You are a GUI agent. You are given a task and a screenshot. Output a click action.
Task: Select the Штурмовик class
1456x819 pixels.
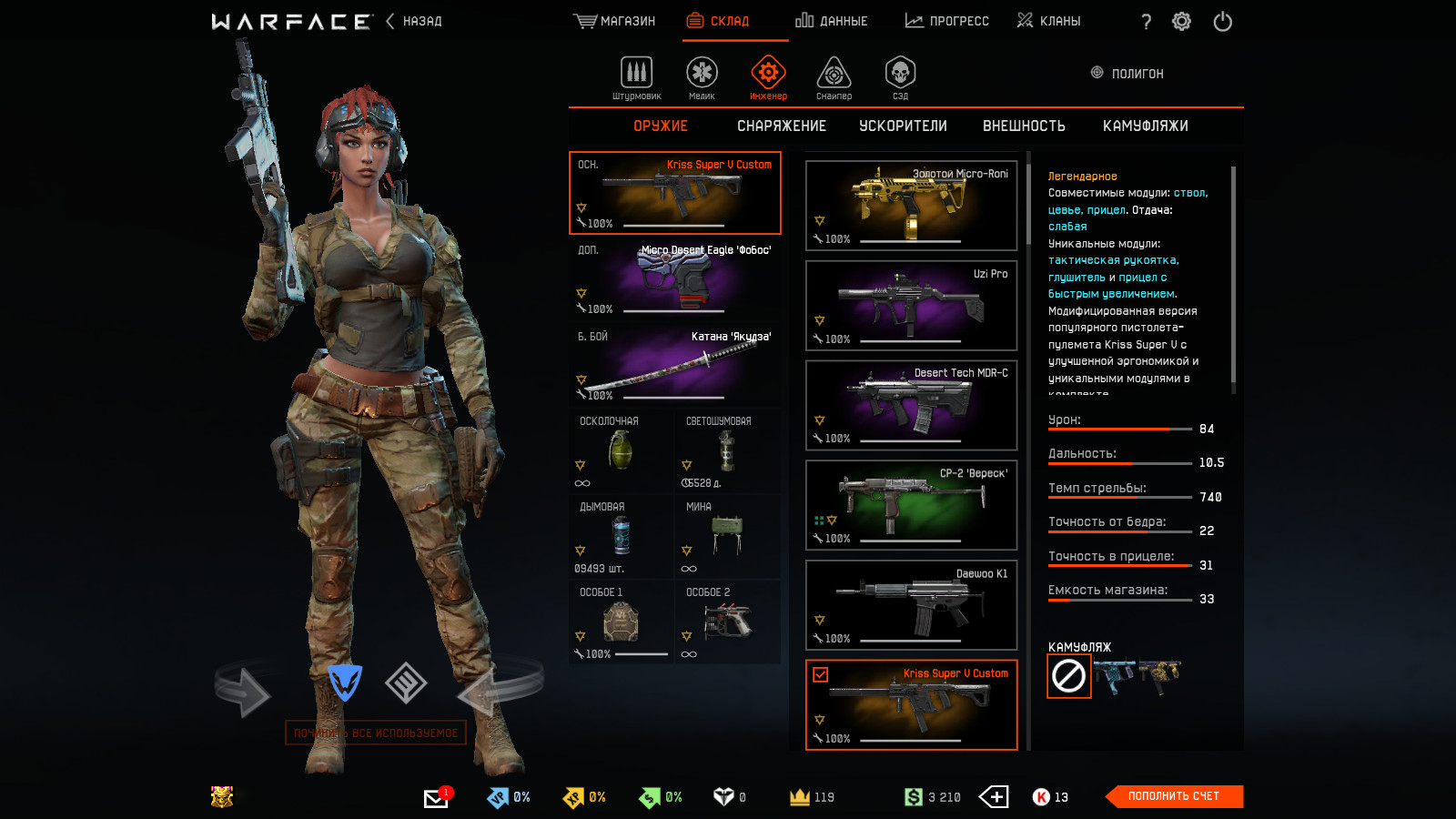click(637, 77)
